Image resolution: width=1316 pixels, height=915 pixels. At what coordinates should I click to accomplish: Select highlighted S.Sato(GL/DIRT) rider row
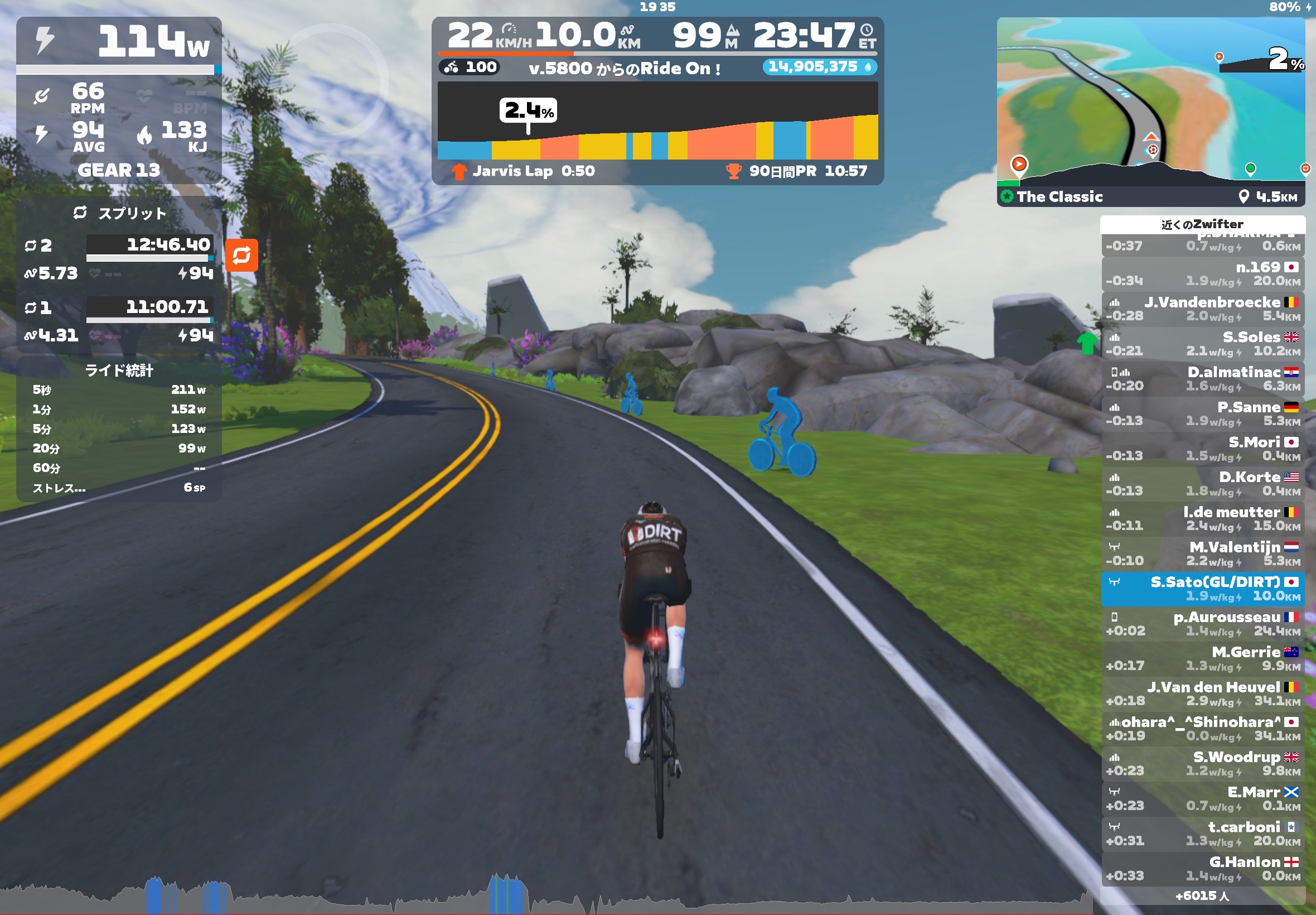1203,589
